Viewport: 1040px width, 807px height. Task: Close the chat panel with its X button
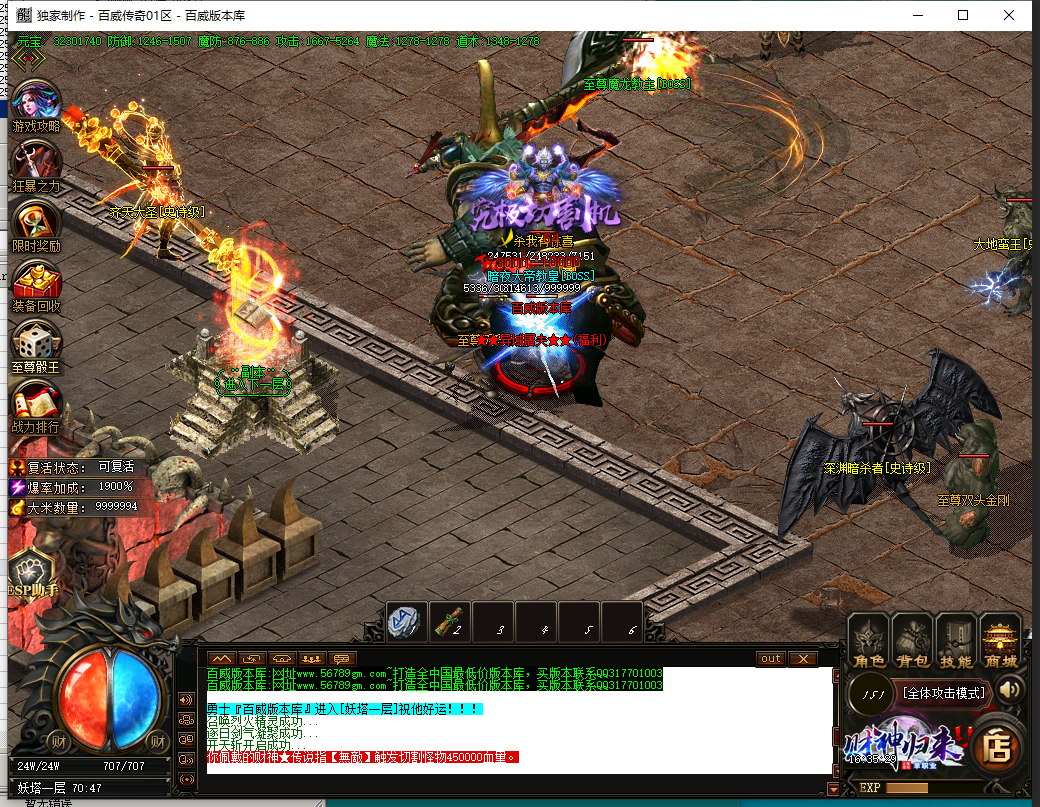803,659
